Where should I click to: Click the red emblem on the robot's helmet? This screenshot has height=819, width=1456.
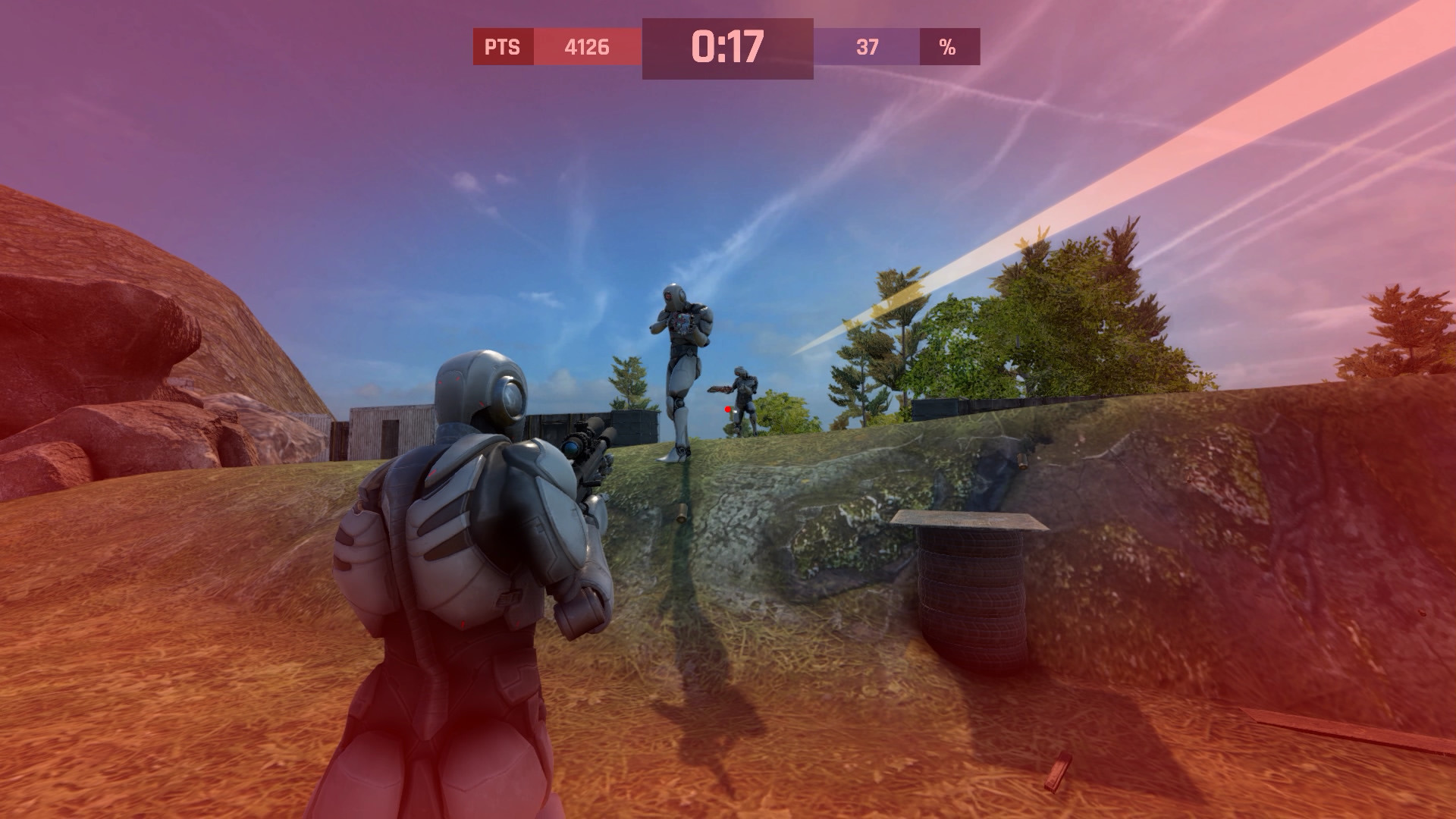coord(667,296)
